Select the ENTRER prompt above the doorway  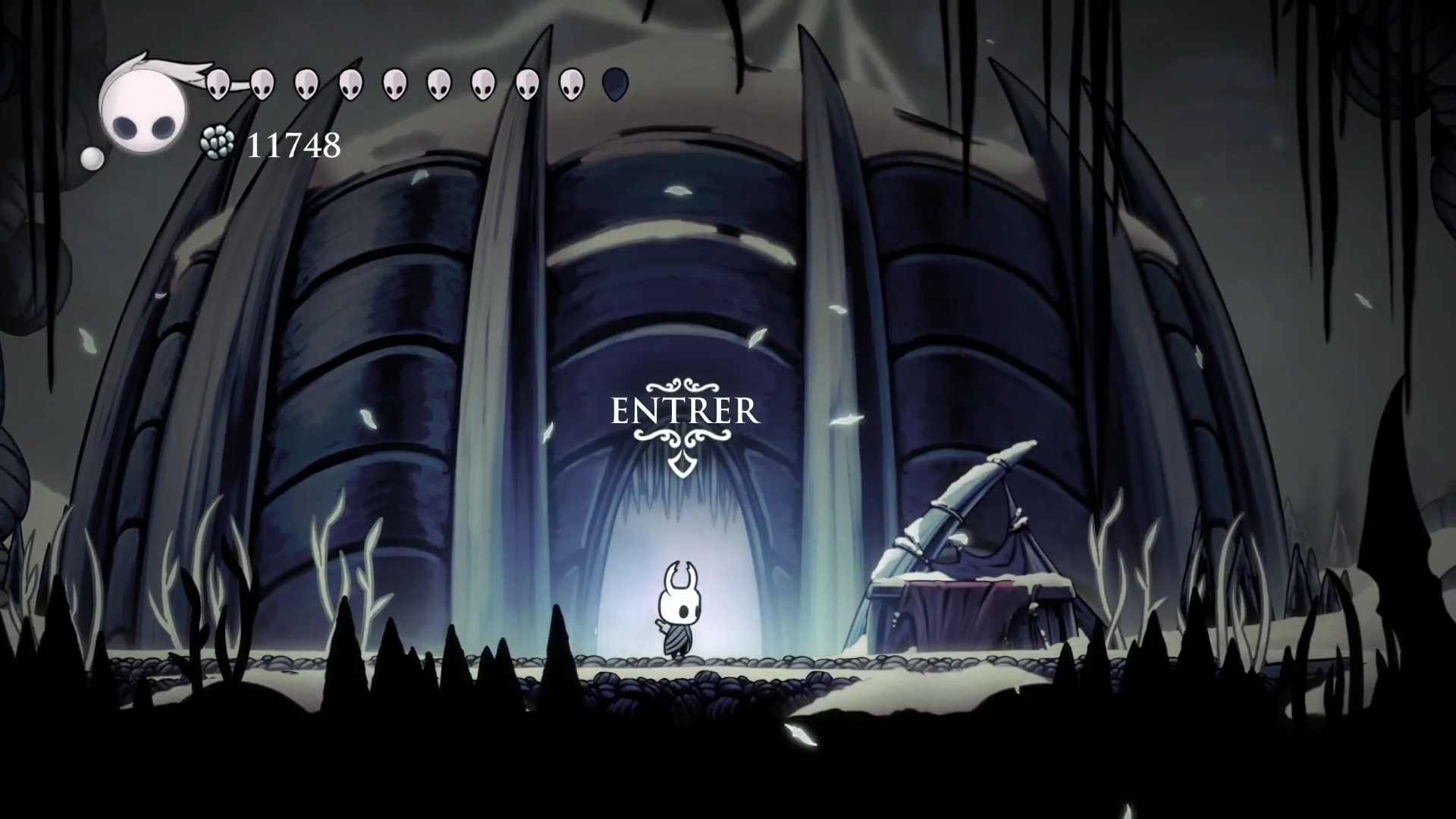tap(684, 412)
